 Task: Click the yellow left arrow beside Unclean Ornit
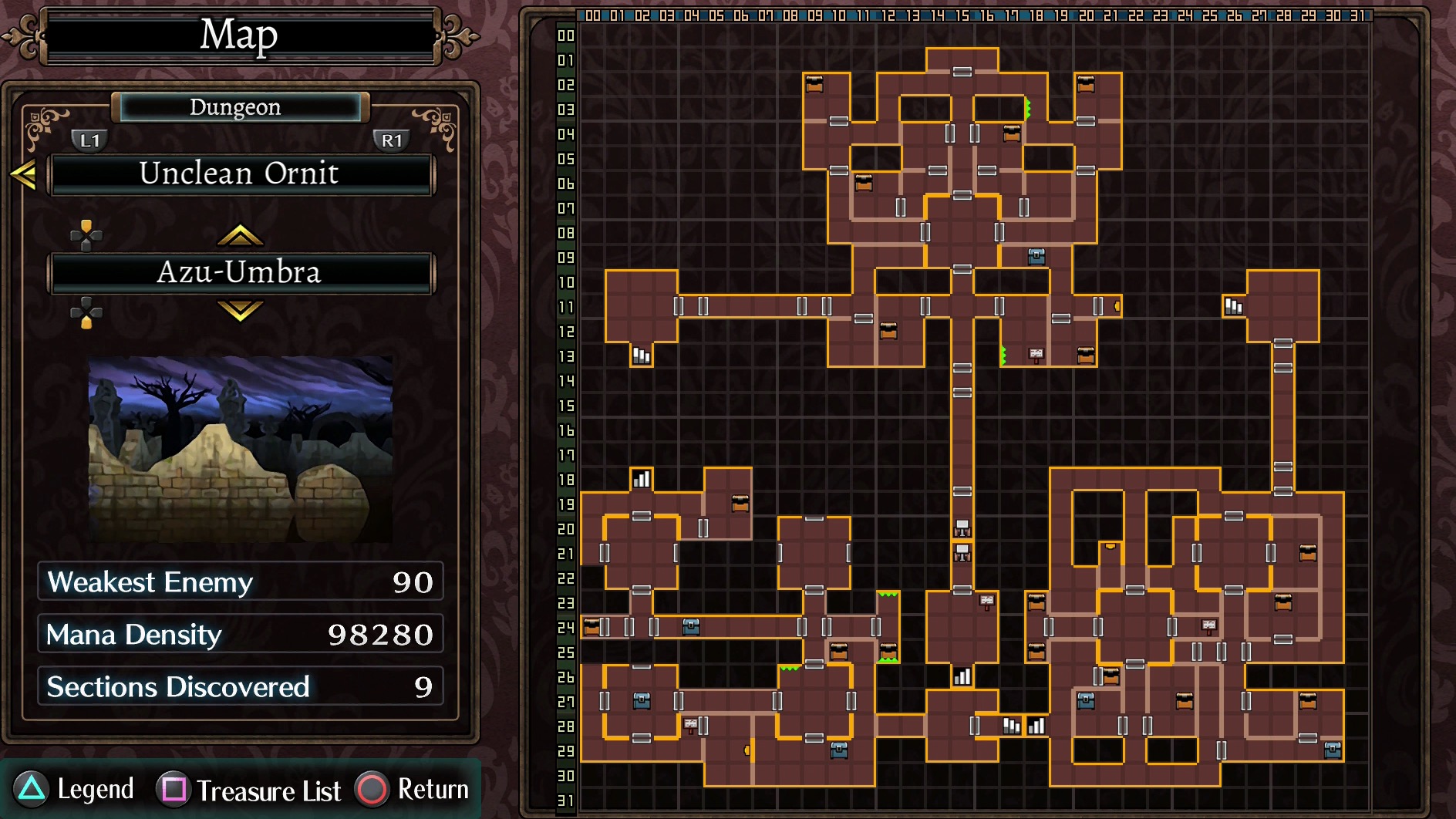(23, 174)
